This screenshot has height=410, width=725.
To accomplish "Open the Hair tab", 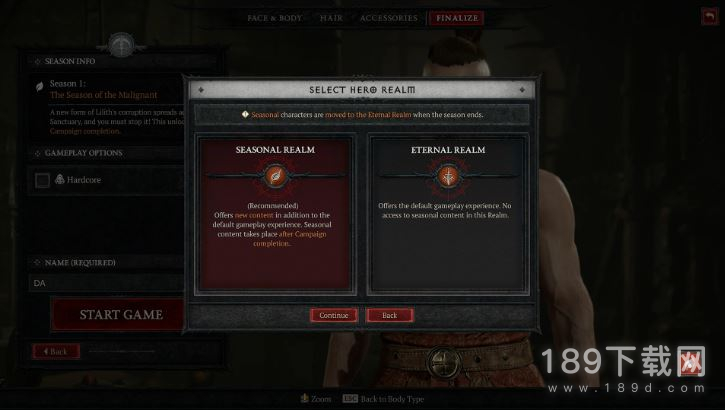I will pos(331,18).
